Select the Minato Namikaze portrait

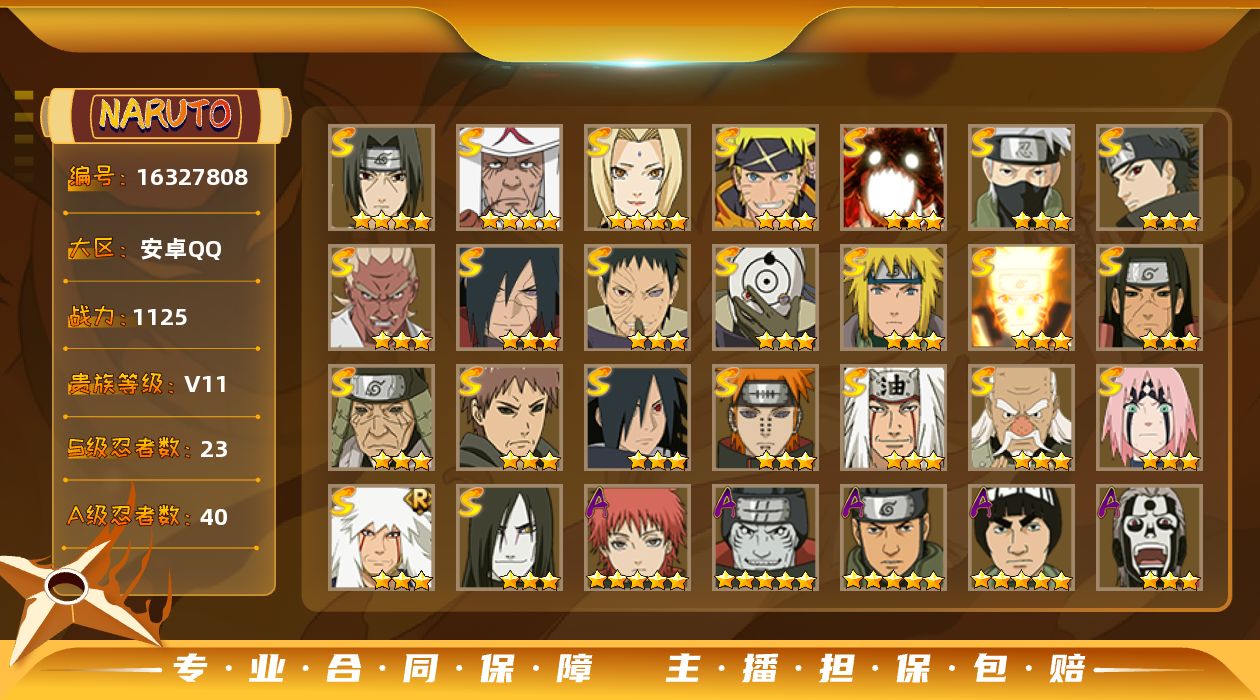893,297
